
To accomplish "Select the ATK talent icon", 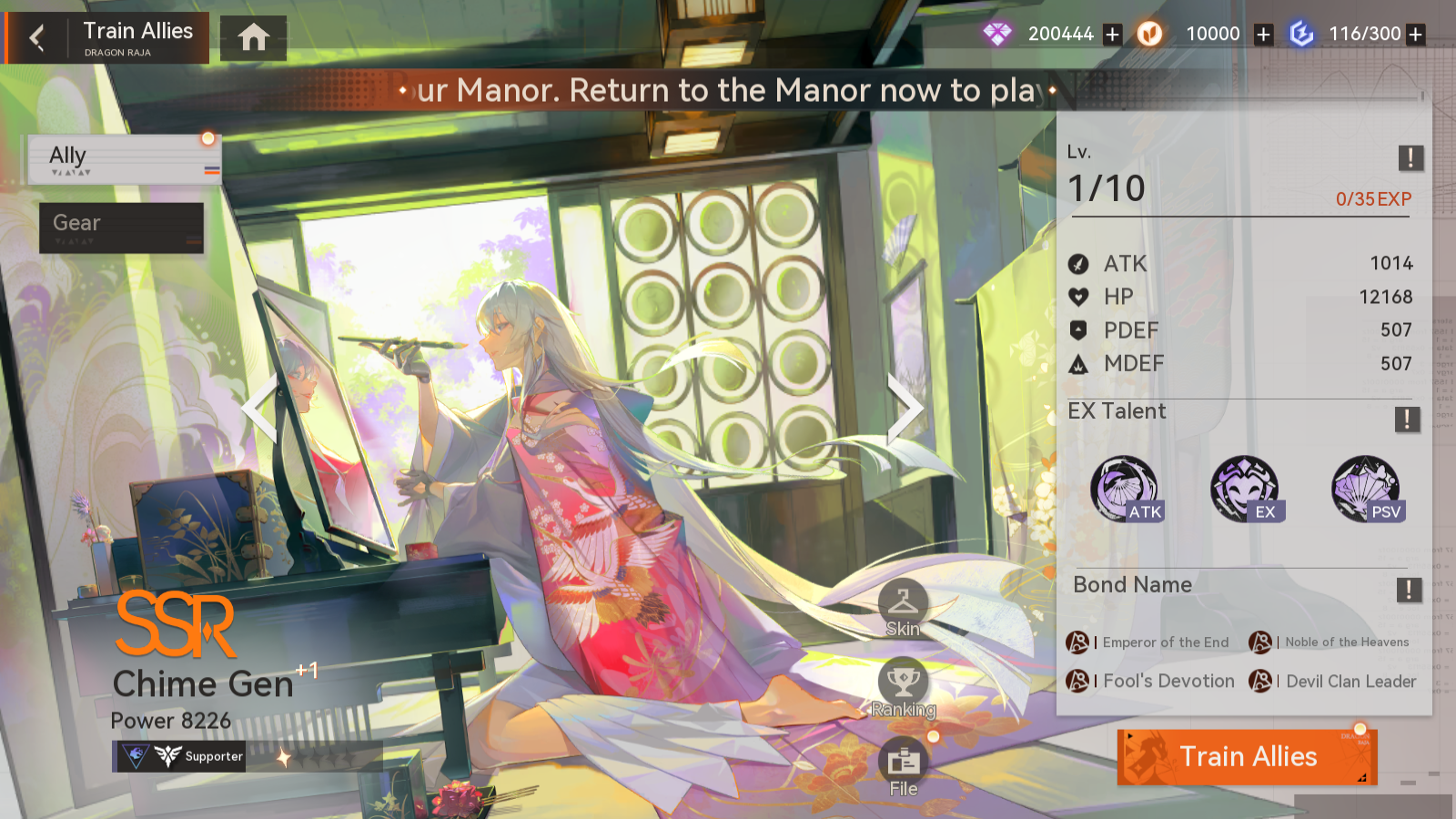I will pyautogui.click(x=1126, y=489).
